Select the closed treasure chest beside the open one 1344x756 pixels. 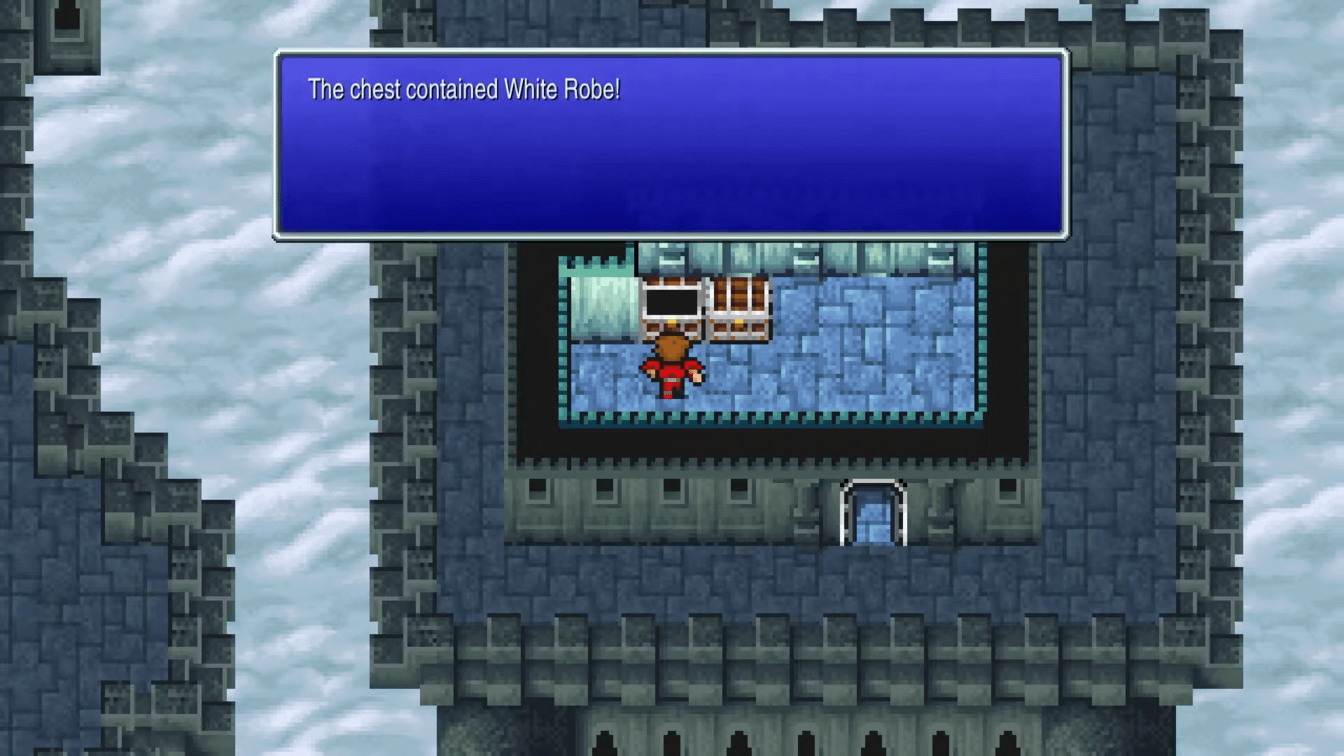point(739,307)
